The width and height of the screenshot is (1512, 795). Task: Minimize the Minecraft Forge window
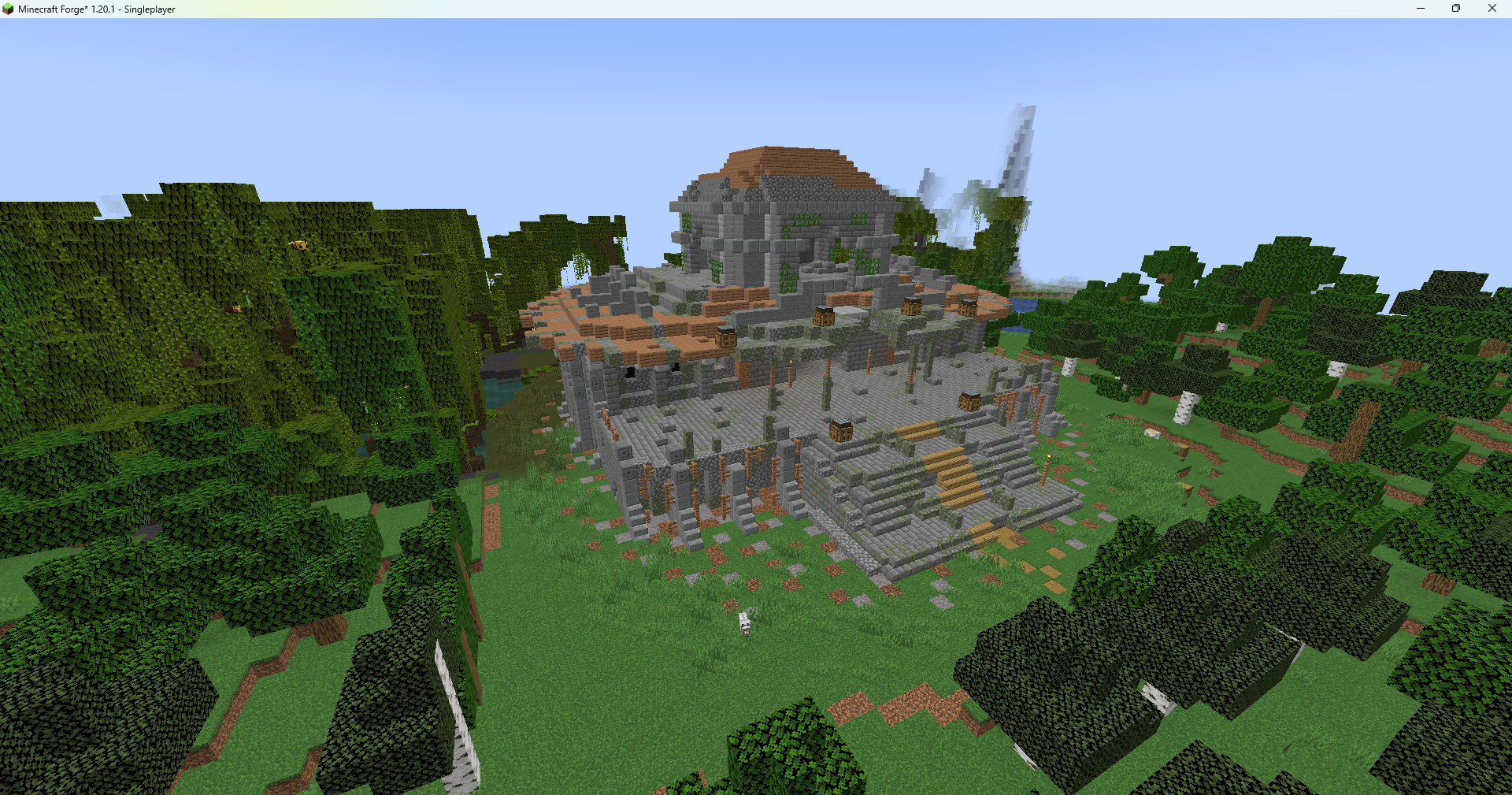pos(1420,9)
